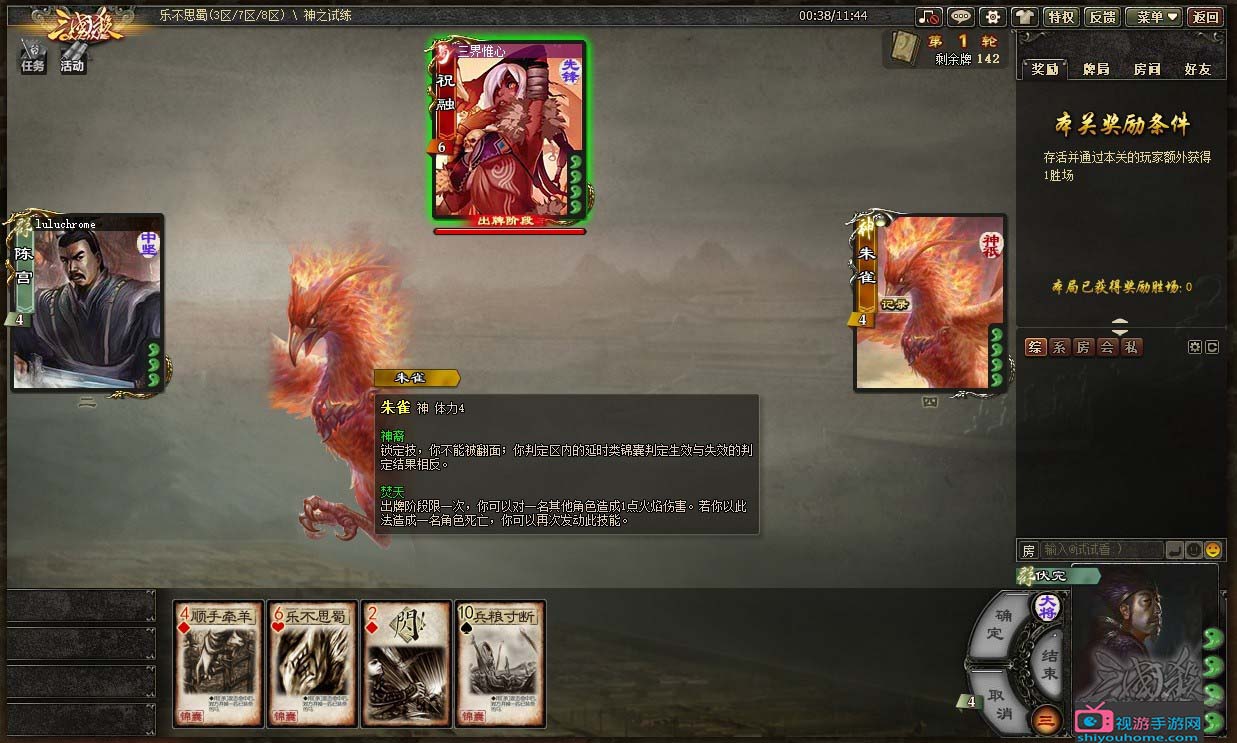Select the 顺手牵羊 card in hand

(218, 663)
